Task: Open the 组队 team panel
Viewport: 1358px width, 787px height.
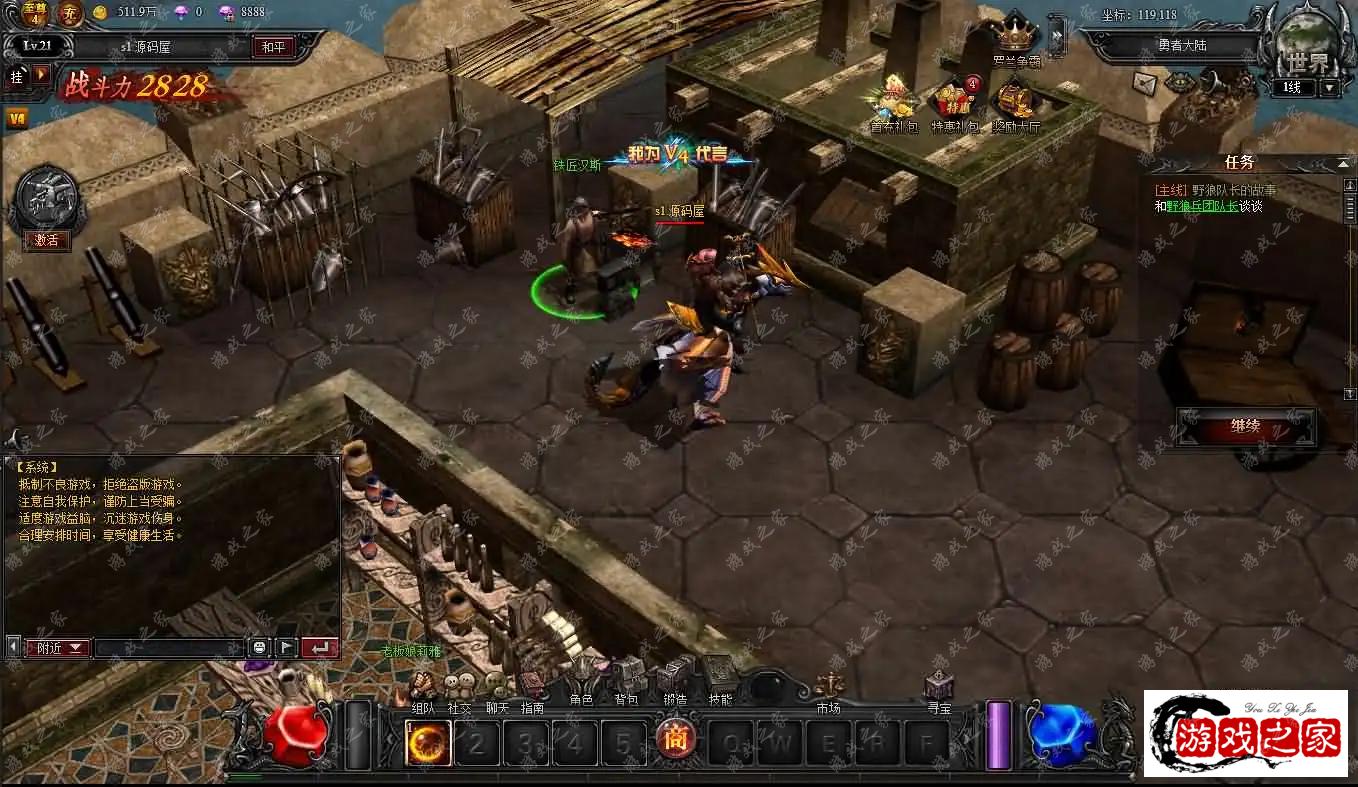Action: click(423, 690)
